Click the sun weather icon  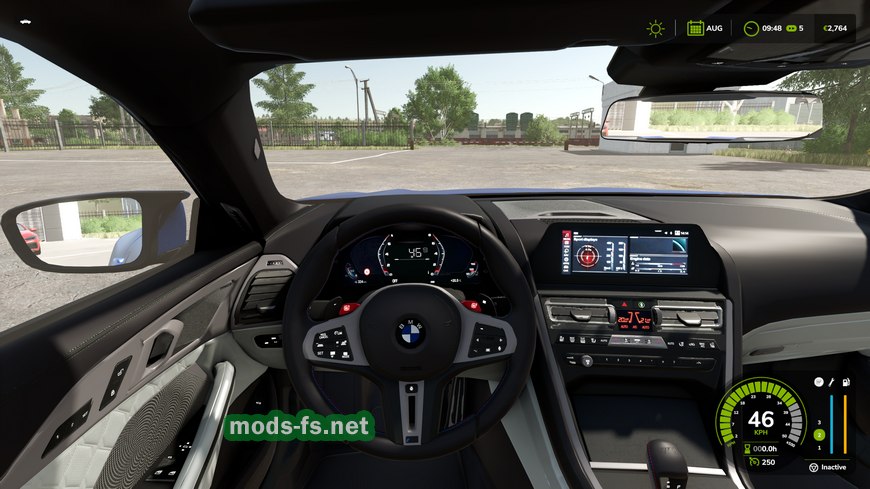655,28
